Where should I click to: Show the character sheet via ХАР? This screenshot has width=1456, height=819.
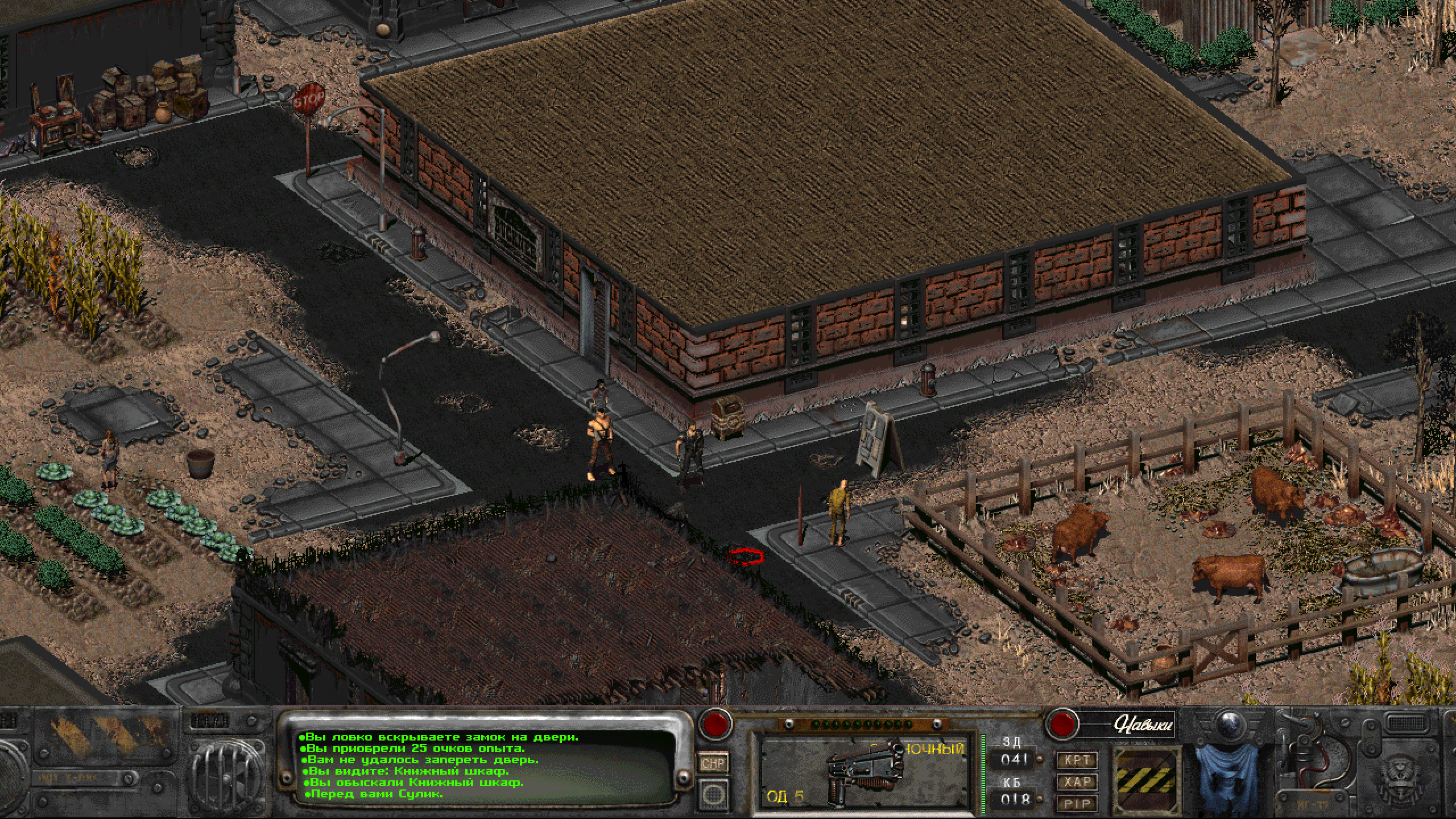pyautogui.click(x=1077, y=782)
